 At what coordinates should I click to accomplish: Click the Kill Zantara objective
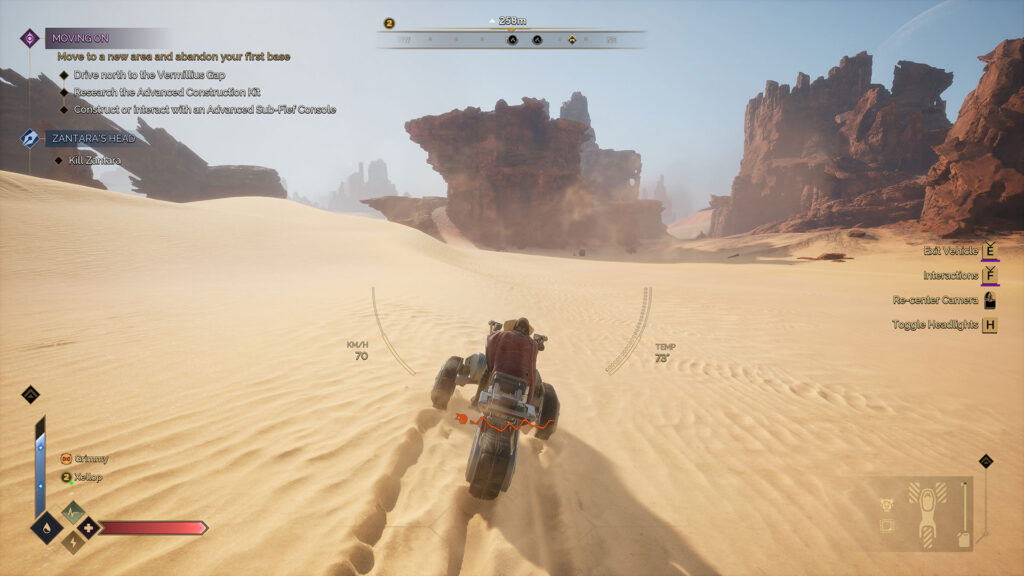pos(95,160)
